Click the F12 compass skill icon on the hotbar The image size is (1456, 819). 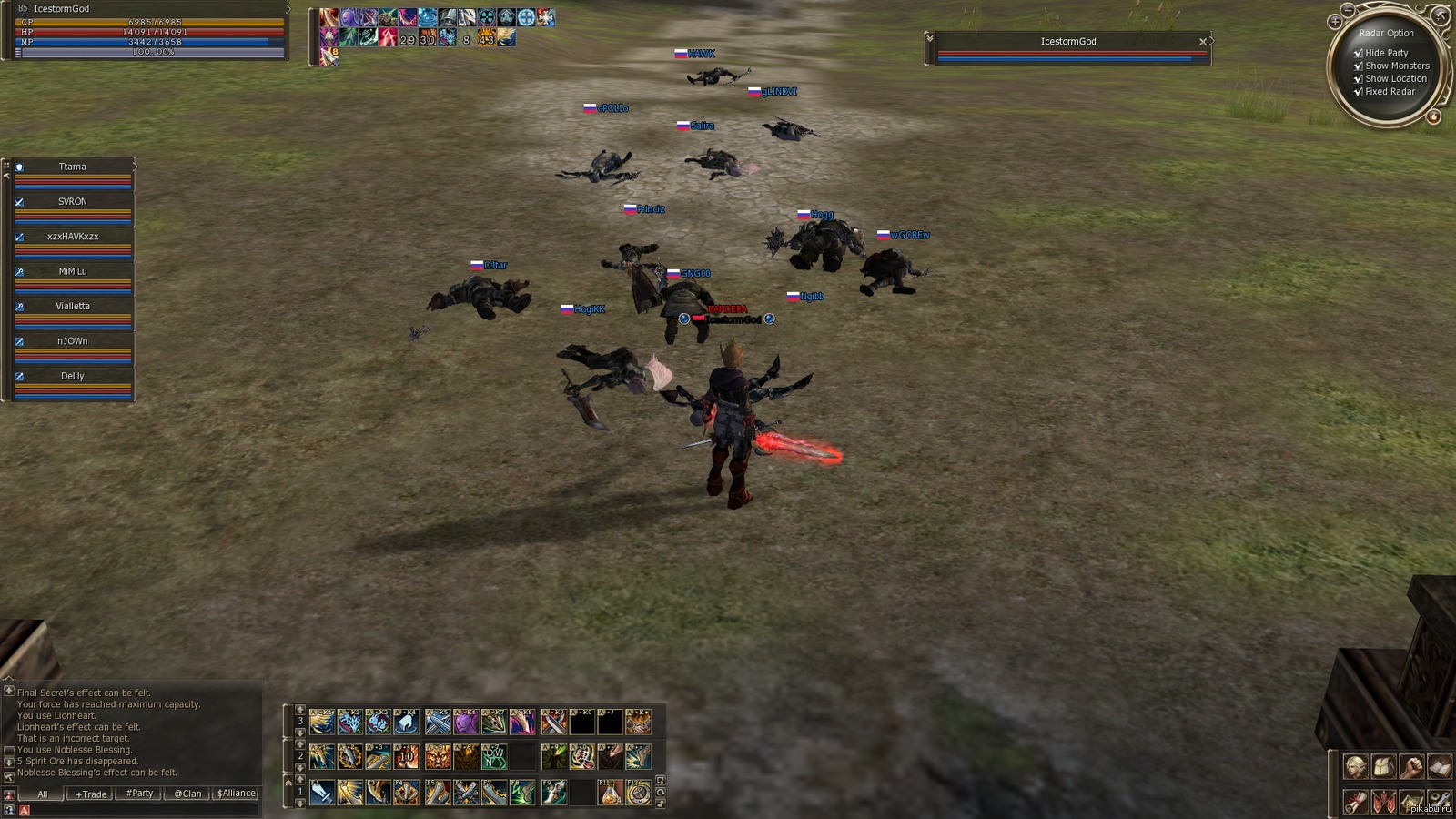tap(638, 793)
